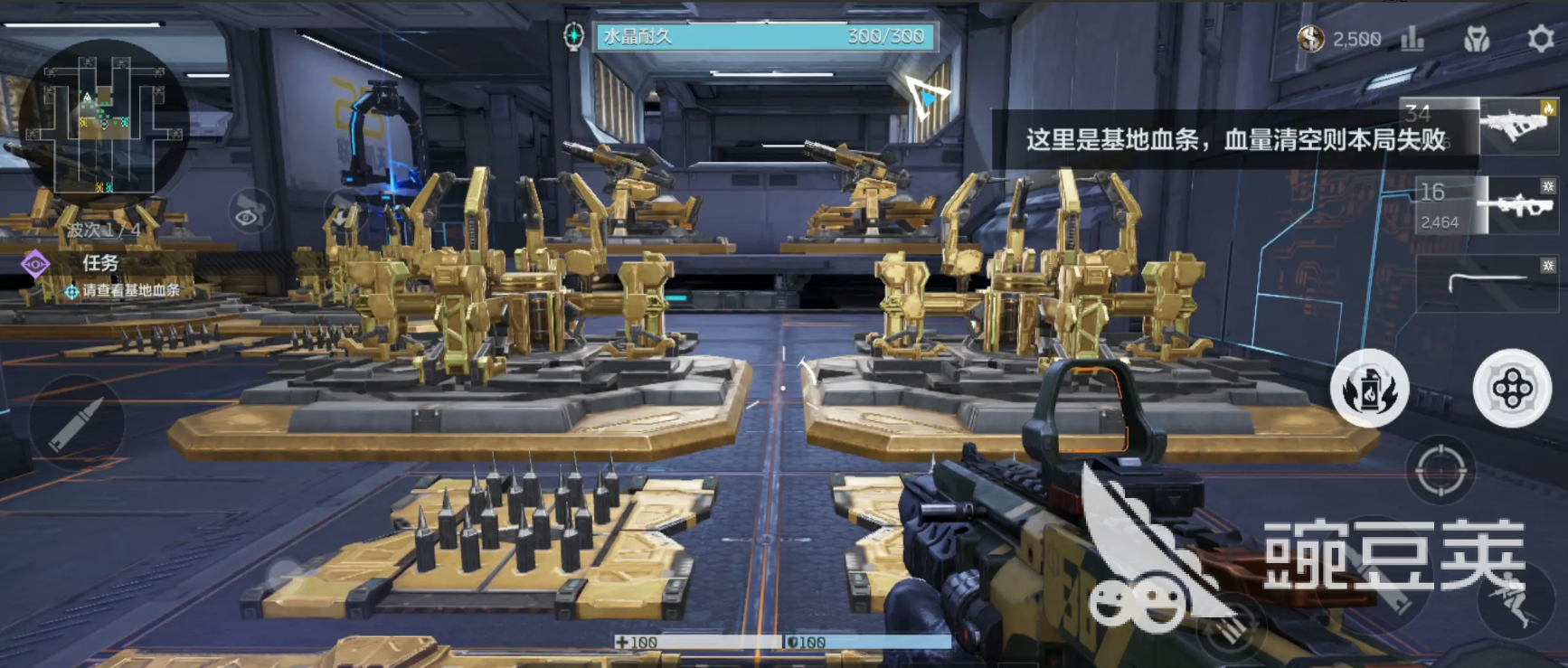Image resolution: width=1568 pixels, height=668 pixels.
Task: Tap the crosshair aim-down-sights button
Action: tap(1440, 470)
